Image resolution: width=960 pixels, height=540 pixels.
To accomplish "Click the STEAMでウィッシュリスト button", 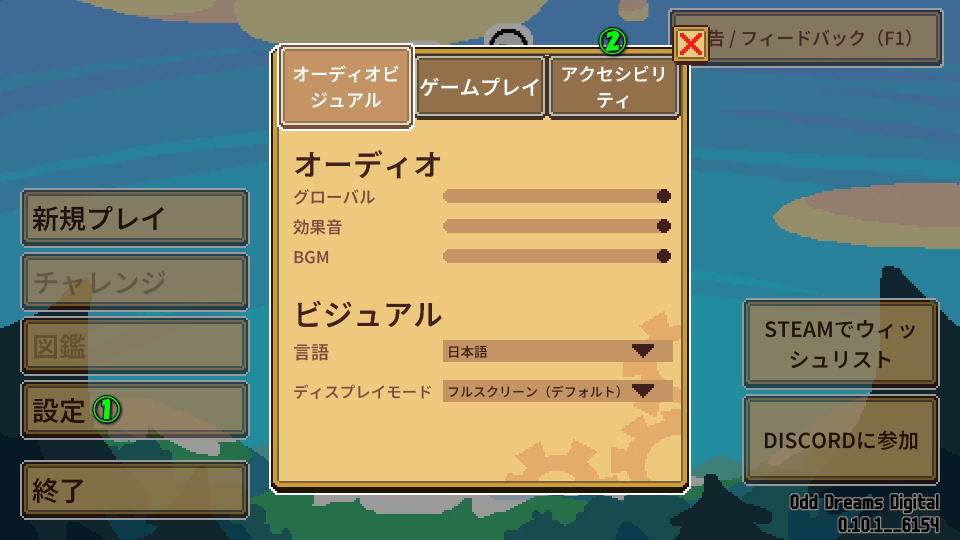I will coord(840,344).
